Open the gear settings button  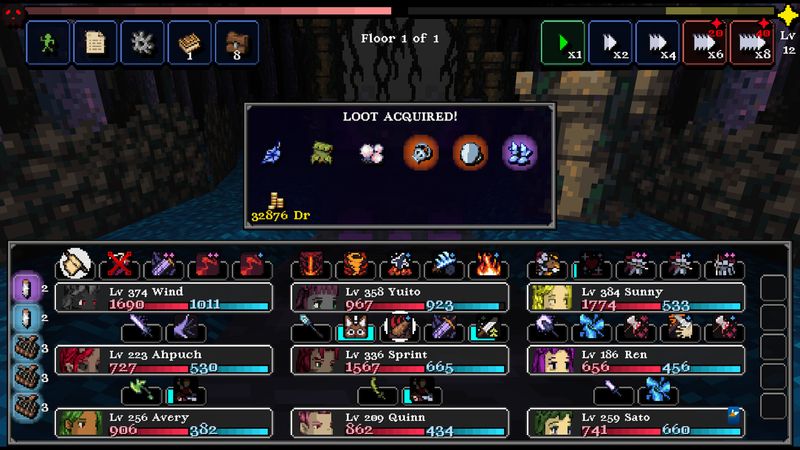click(x=142, y=43)
